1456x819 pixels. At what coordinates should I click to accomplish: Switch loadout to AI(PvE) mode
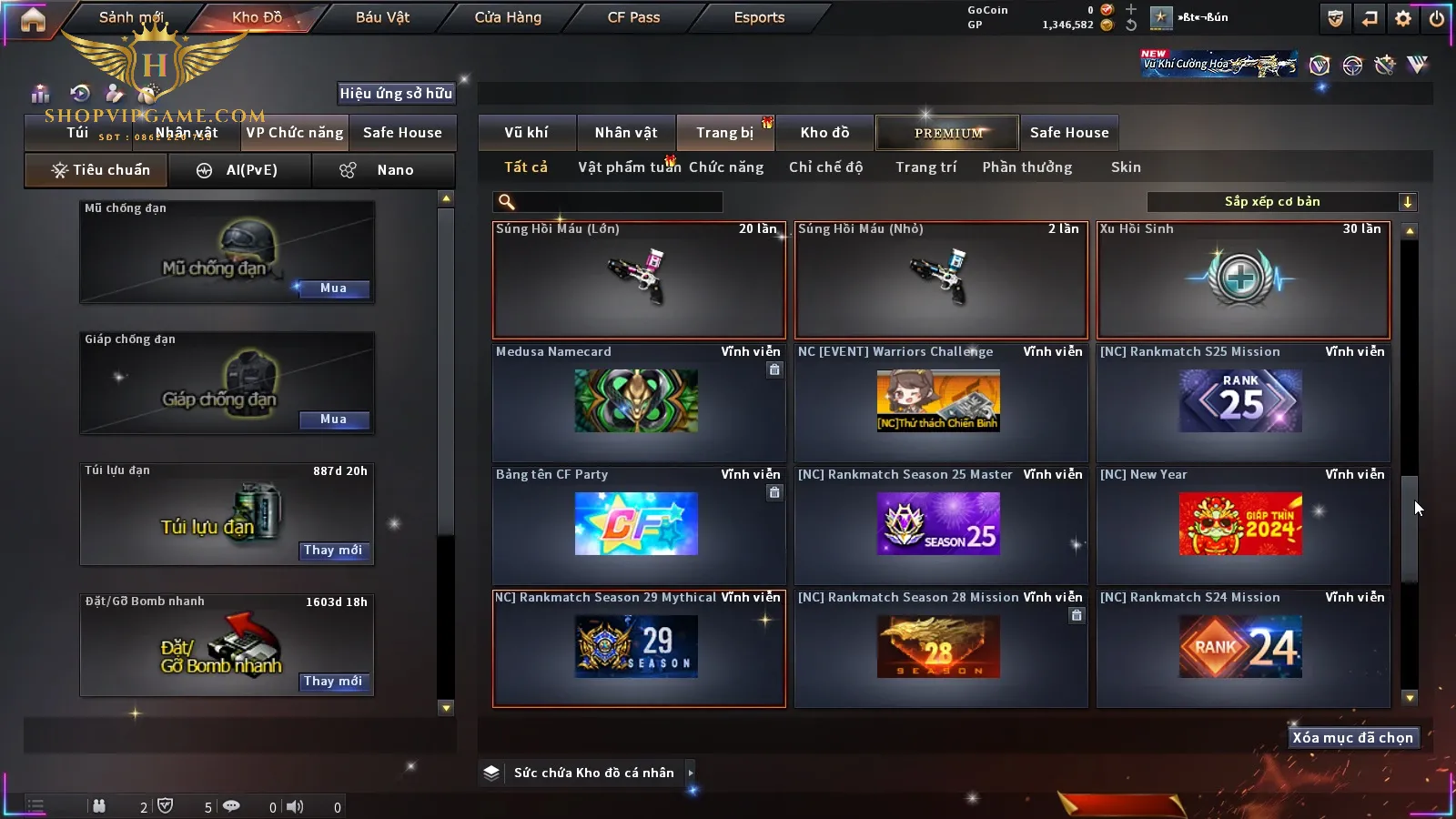[239, 170]
